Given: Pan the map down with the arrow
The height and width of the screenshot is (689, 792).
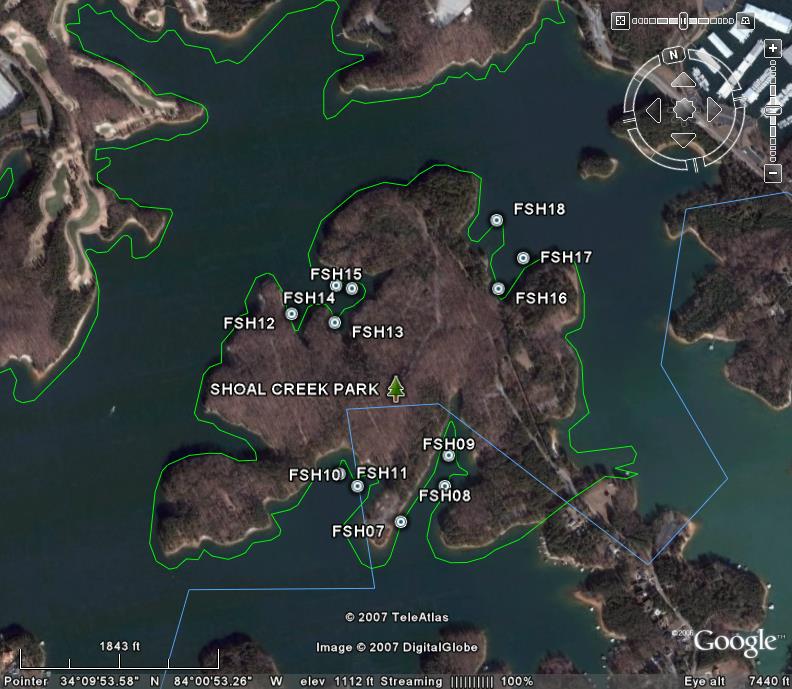Looking at the screenshot, I should (x=683, y=139).
